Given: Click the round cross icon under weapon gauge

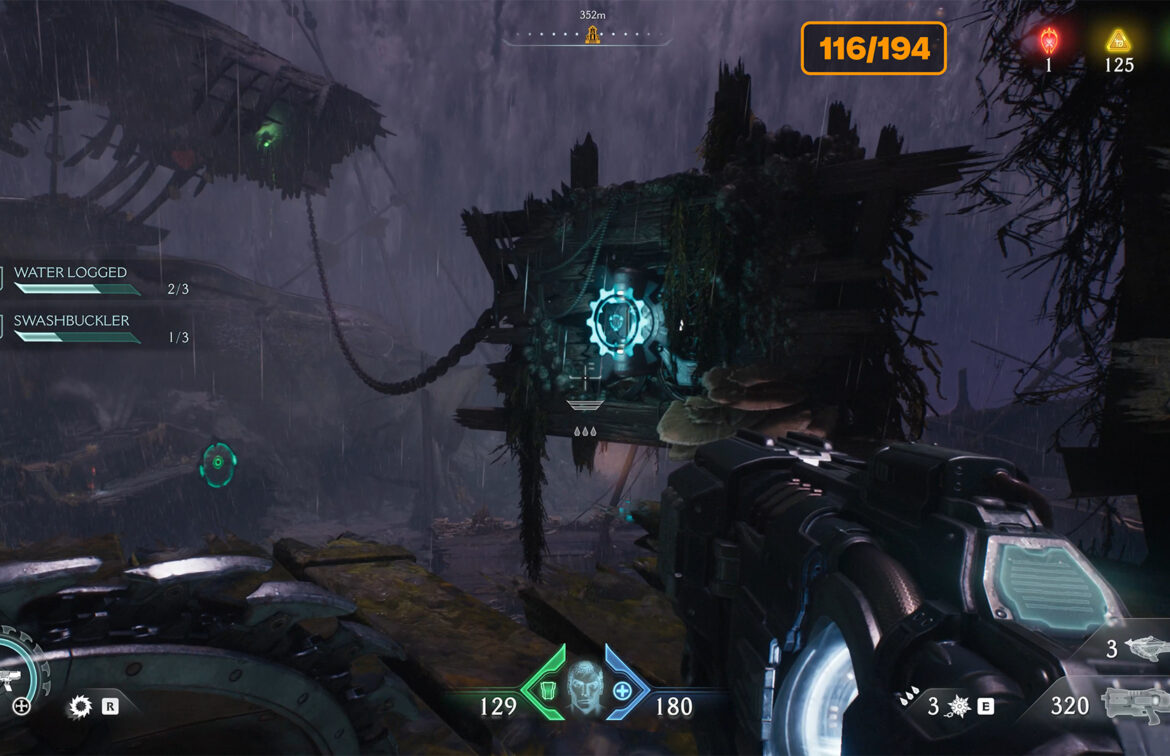Looking at the screenshot, I should [21, 707].
